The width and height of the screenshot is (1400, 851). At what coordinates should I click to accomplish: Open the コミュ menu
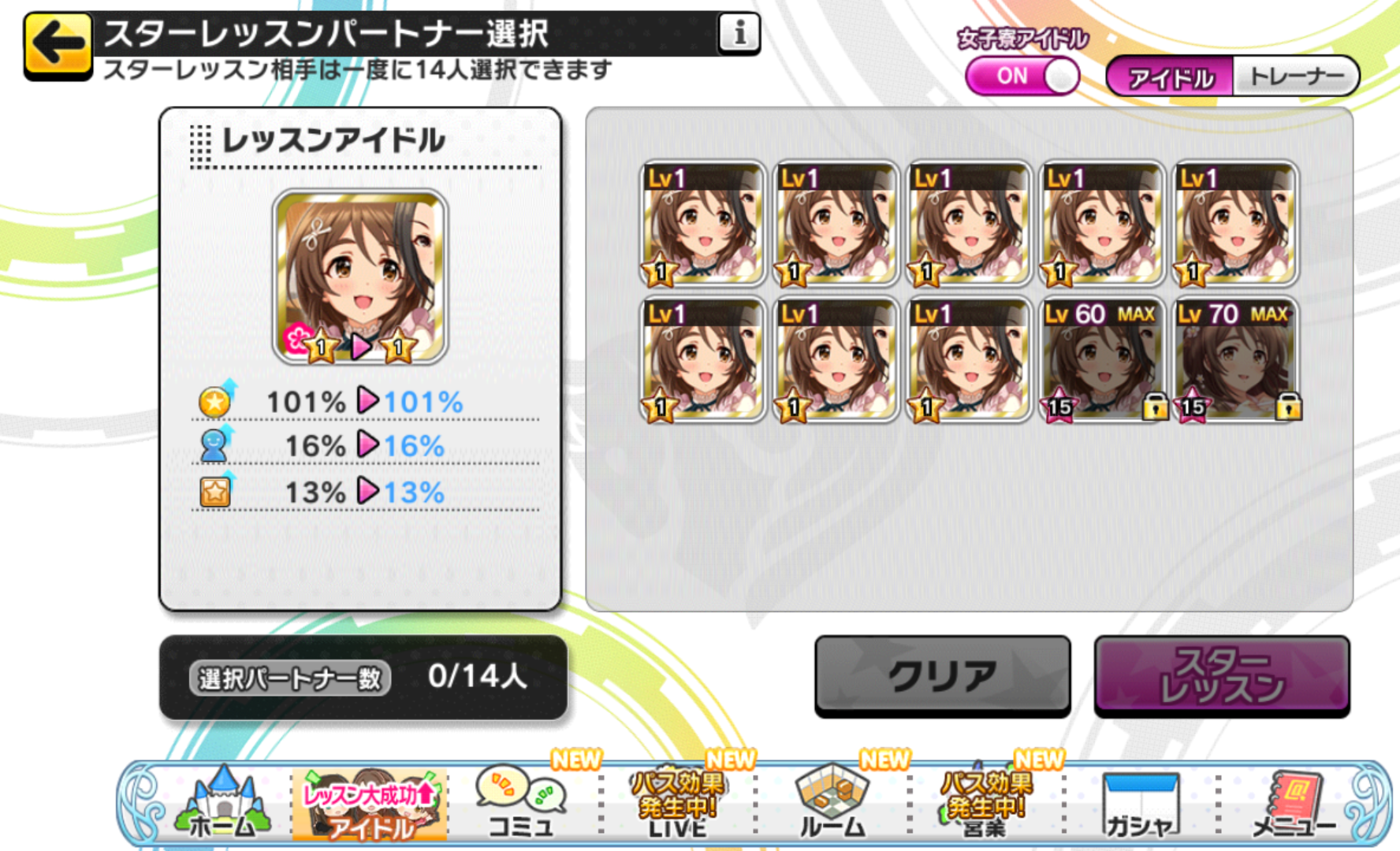tap(521, 805)
